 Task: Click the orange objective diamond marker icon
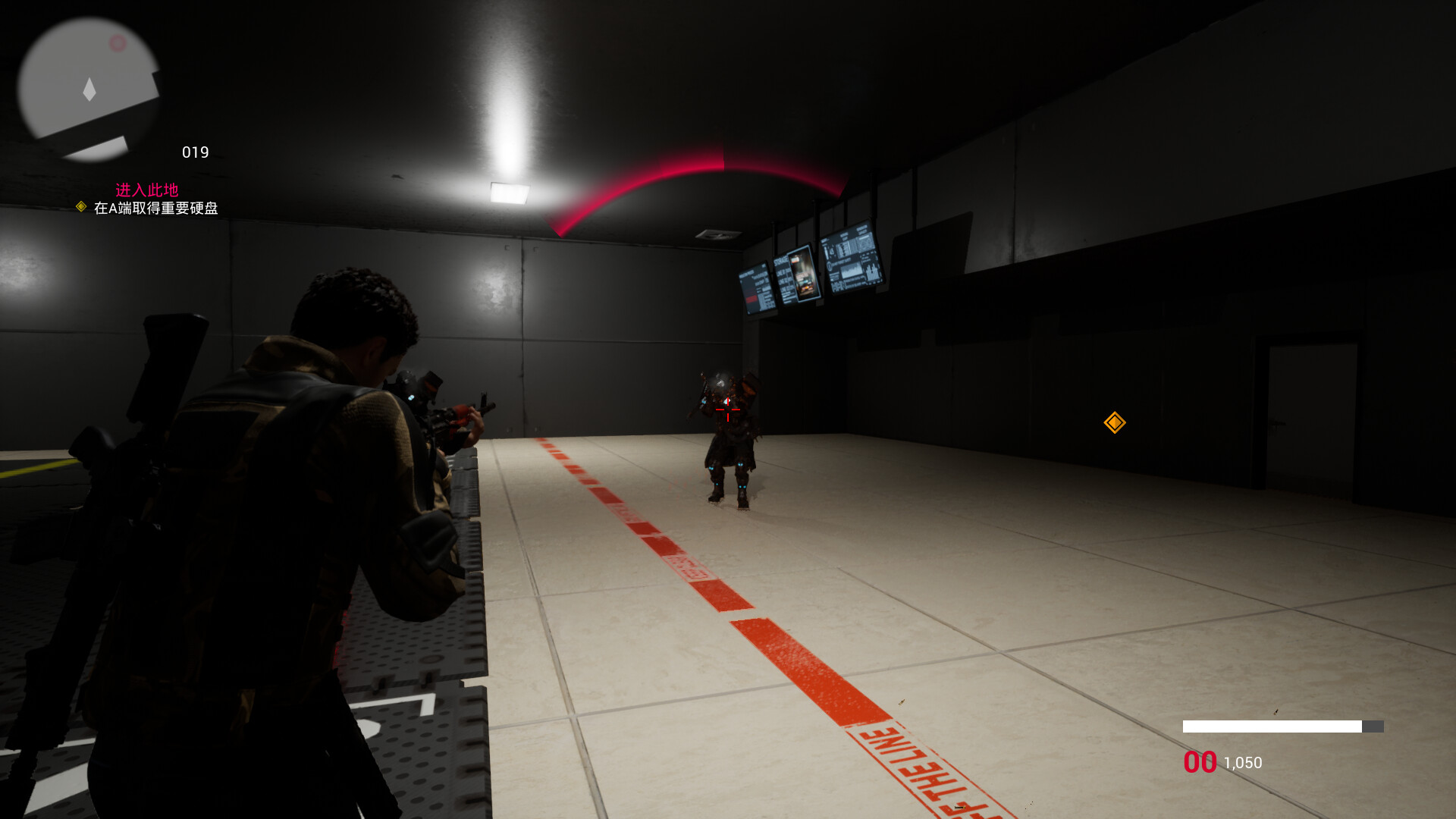pos(1114,422)
